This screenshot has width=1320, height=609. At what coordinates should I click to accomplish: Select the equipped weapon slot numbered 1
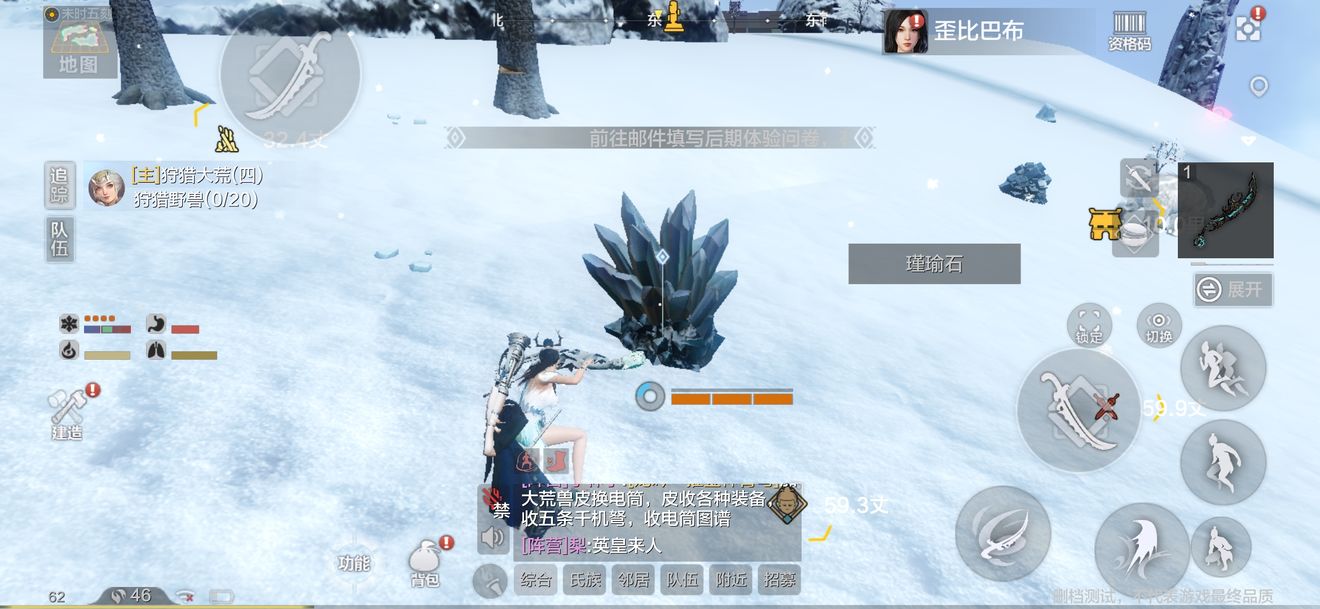[x=1225, y=210]
